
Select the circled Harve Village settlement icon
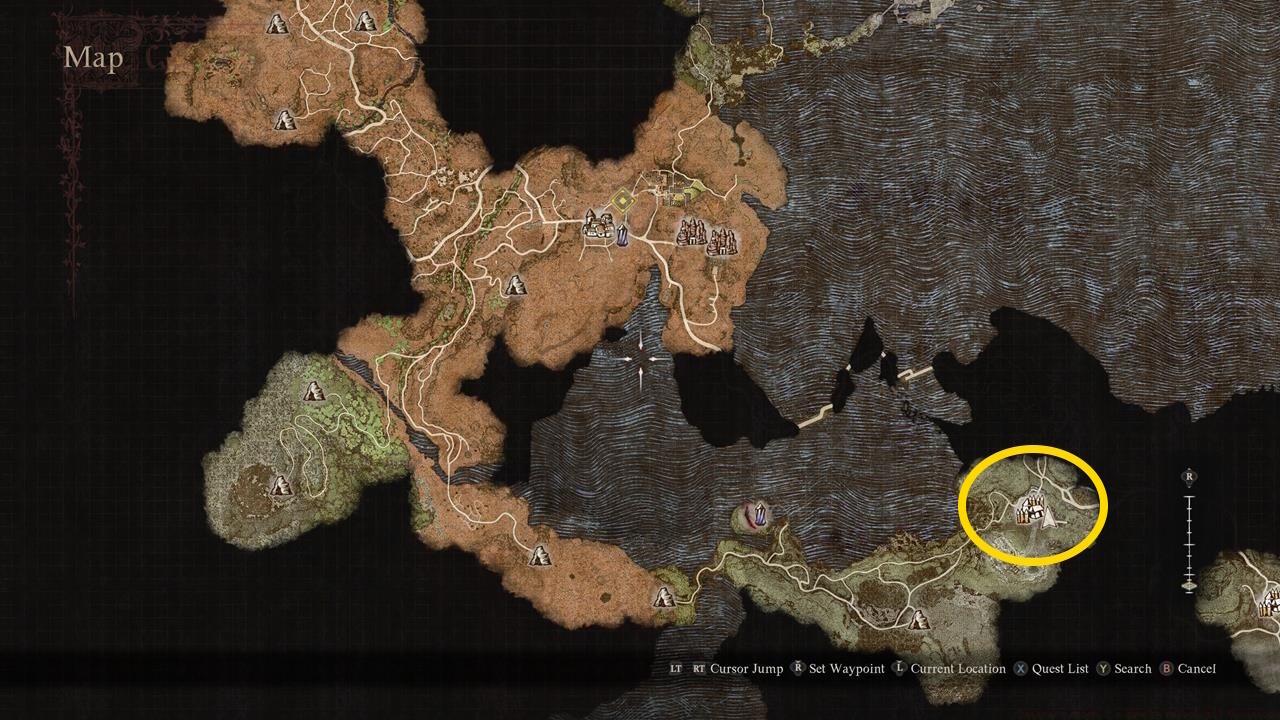[1030, 510]
